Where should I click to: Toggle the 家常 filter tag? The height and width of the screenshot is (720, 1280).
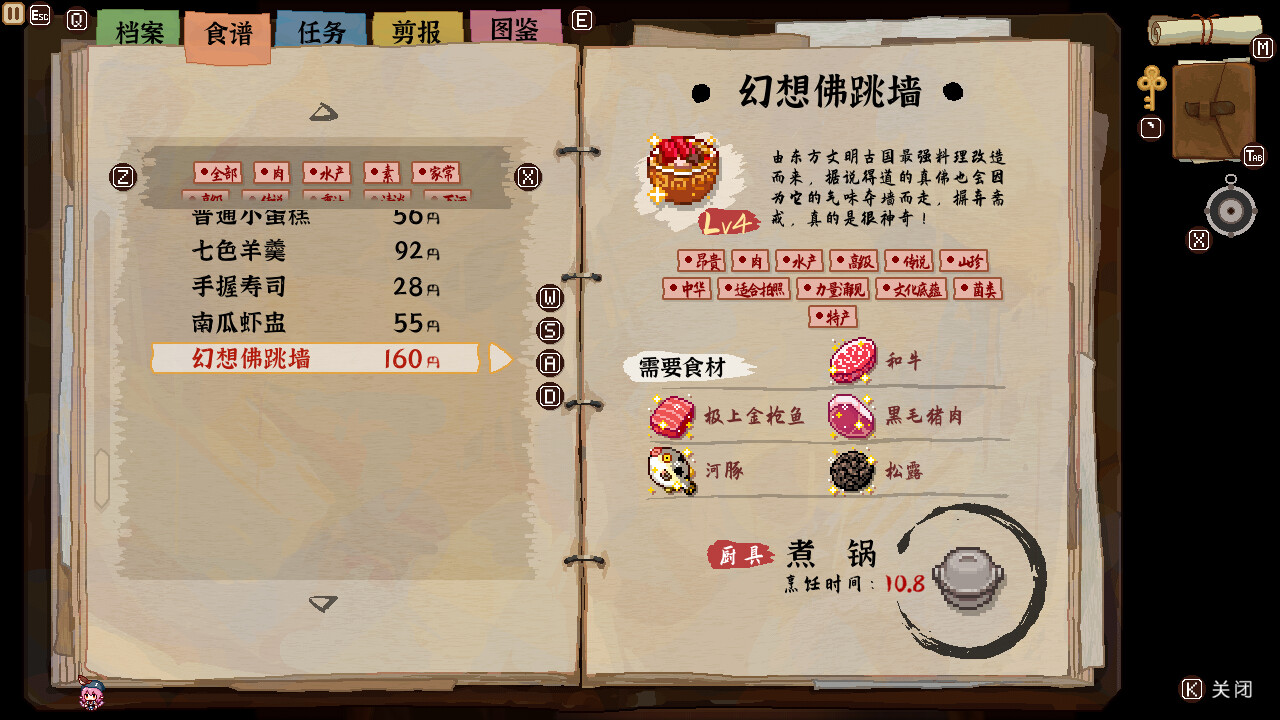click(438, 172)
